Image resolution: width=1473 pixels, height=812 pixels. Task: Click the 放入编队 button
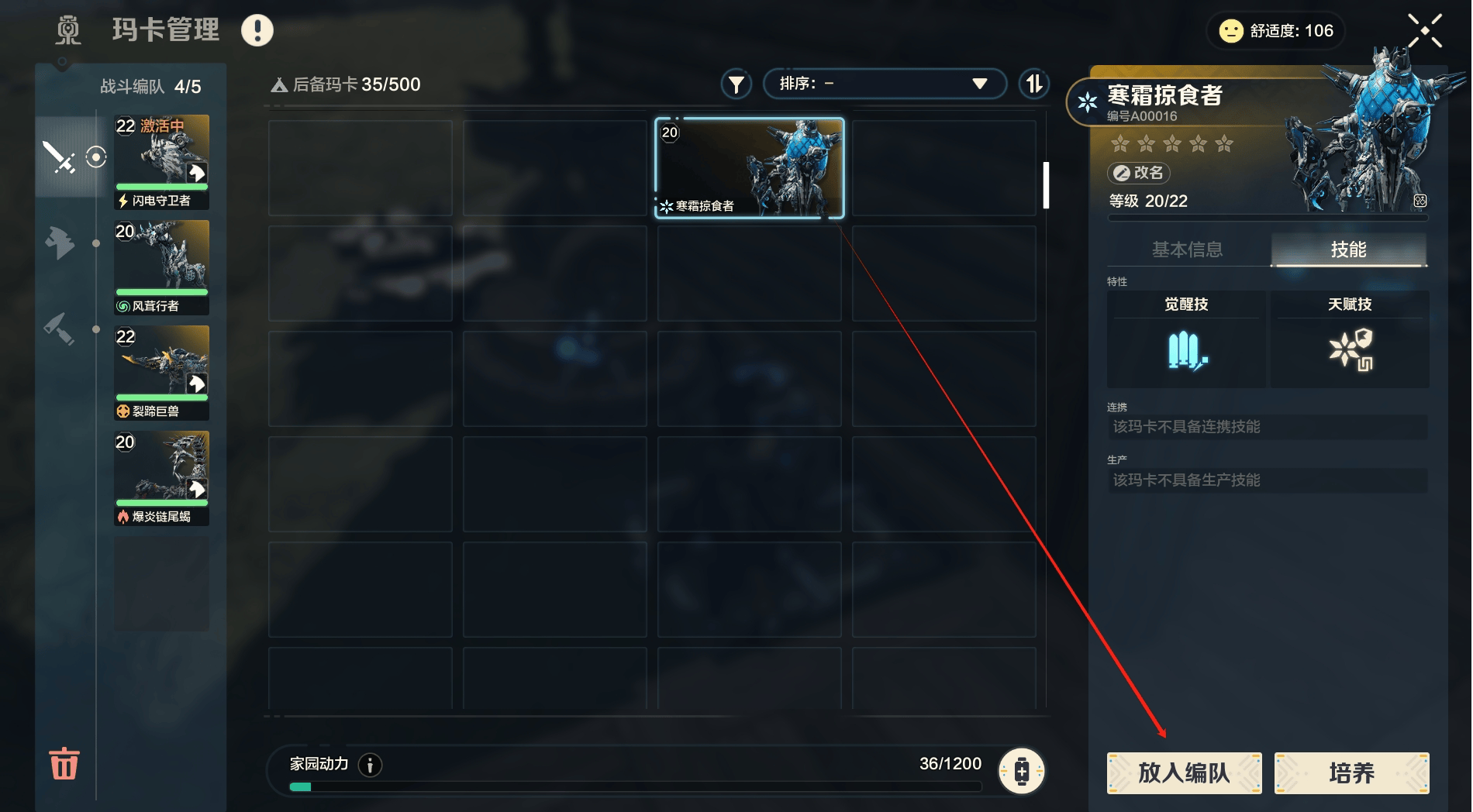click(x=1184, y=772)
